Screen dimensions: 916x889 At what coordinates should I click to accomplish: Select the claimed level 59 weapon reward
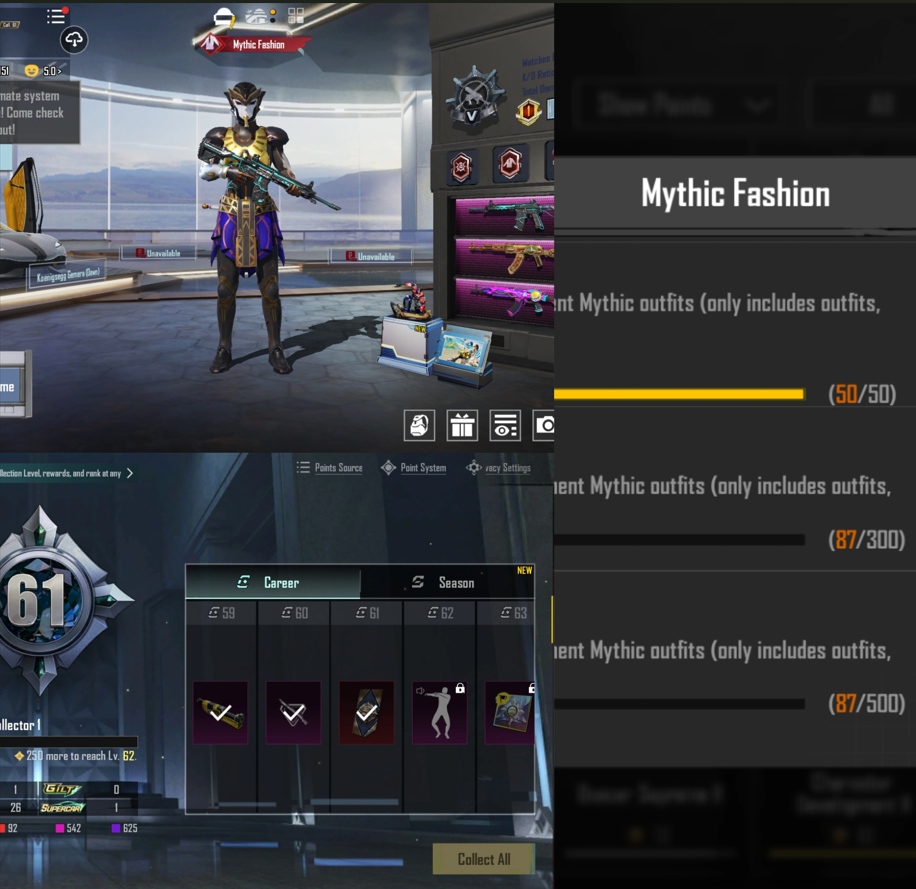pyautogui.click(x=220, y=712)
